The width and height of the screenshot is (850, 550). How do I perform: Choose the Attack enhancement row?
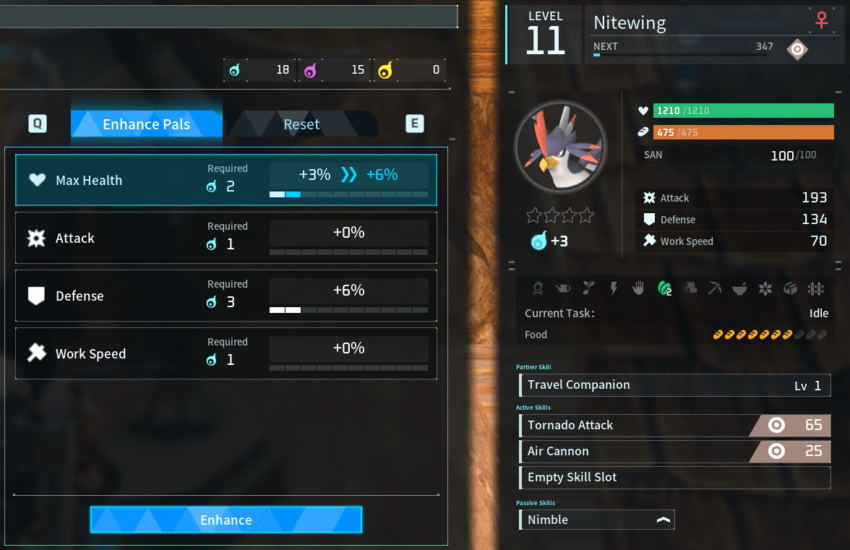coord(226,238)
